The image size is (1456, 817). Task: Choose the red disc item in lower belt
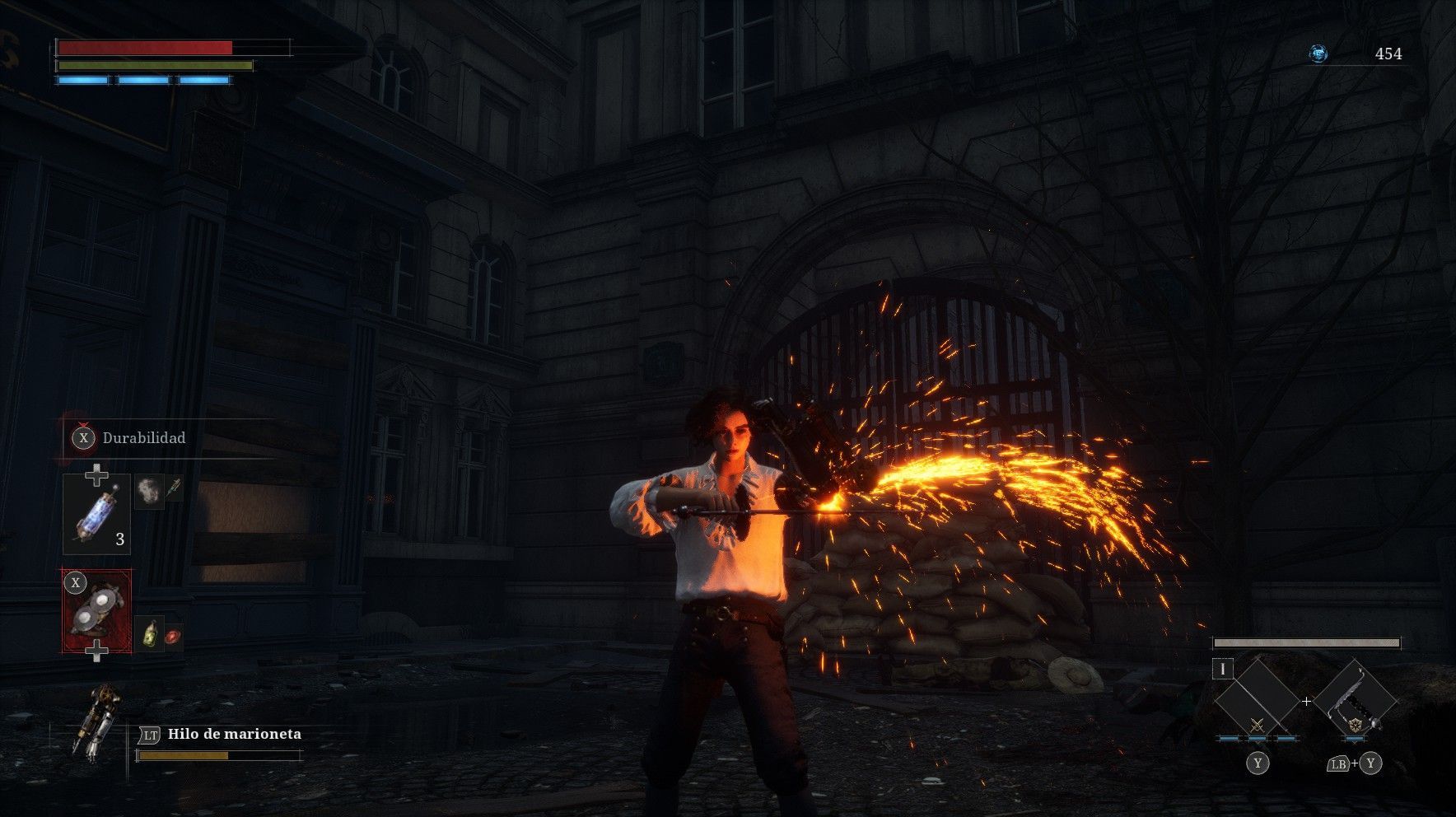coord(173,636)
